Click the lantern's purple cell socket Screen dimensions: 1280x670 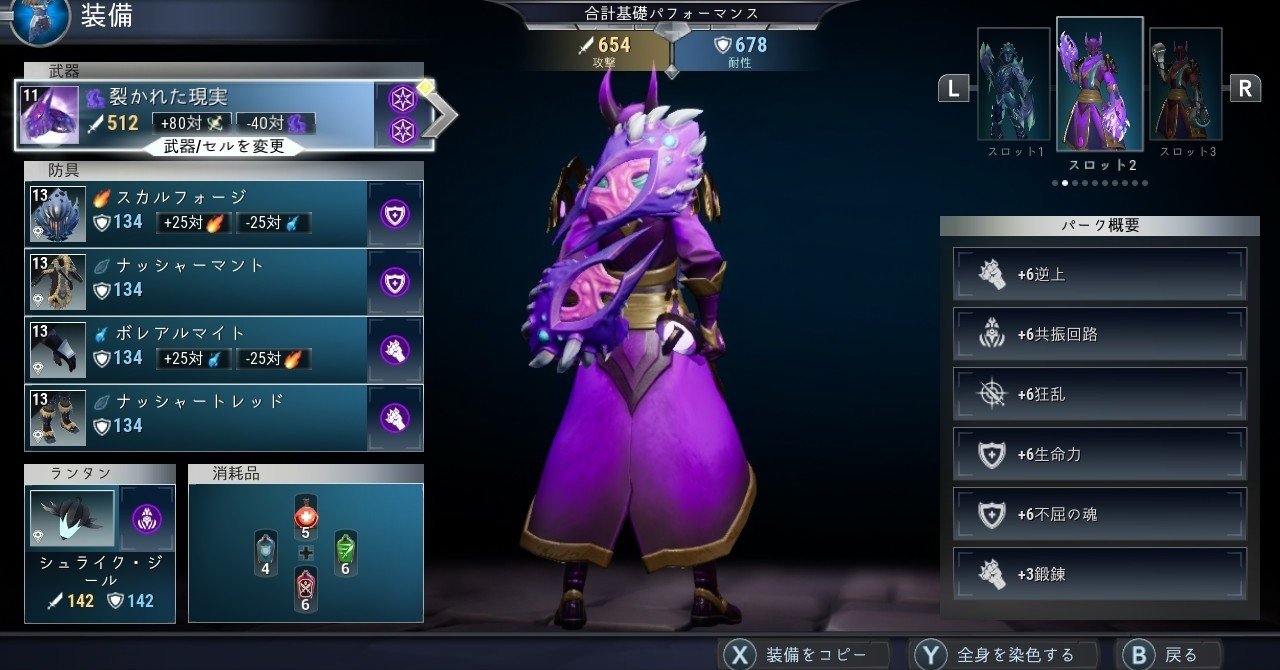pos(147,519)
